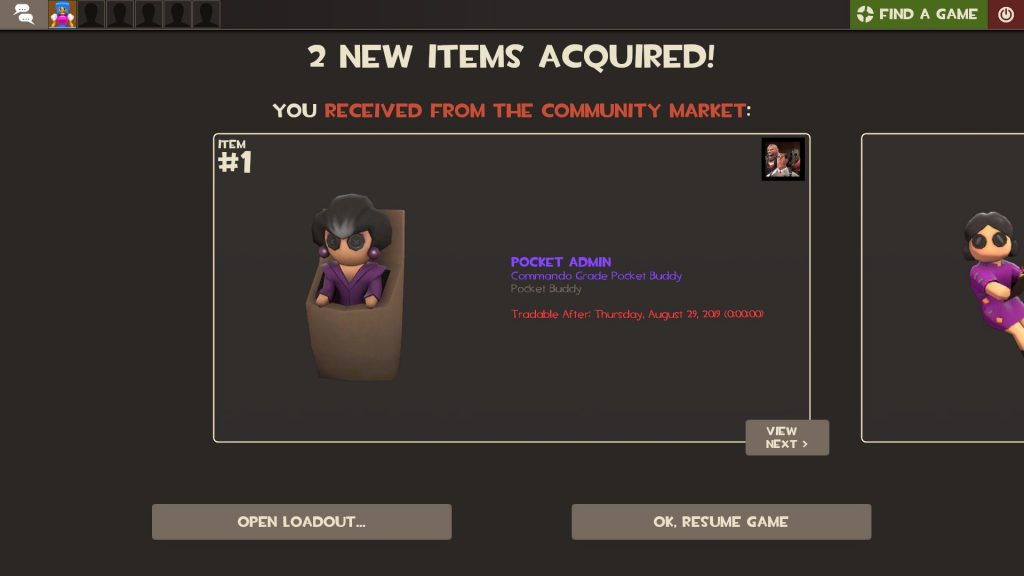Click the Pocket Admin collection thumbnail
1024x576 pixels.
pyautogui.click(x=783, y=160)
